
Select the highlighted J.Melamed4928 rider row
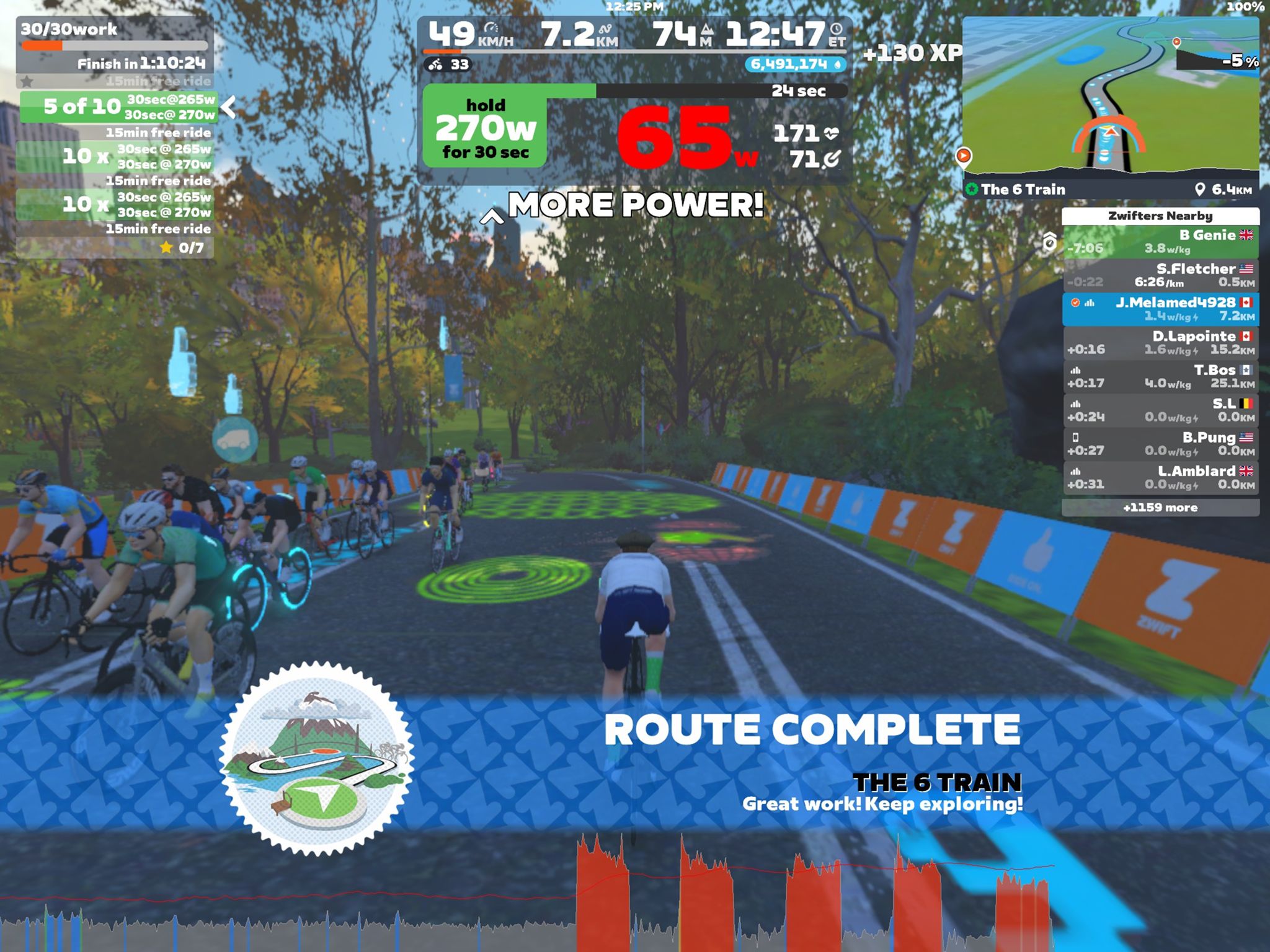click(1160, 309)
